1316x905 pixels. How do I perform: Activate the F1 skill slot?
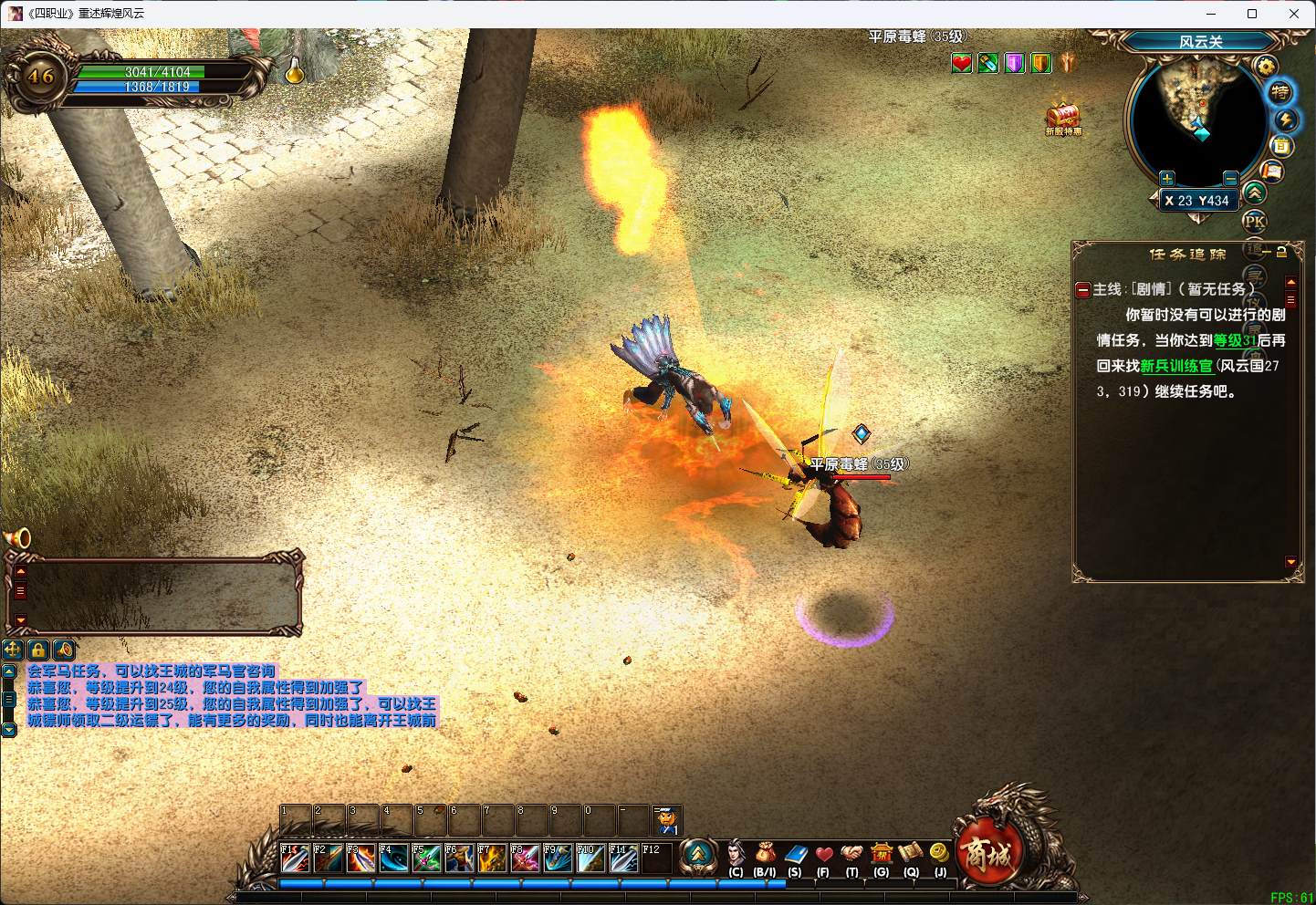click(294, 858)
